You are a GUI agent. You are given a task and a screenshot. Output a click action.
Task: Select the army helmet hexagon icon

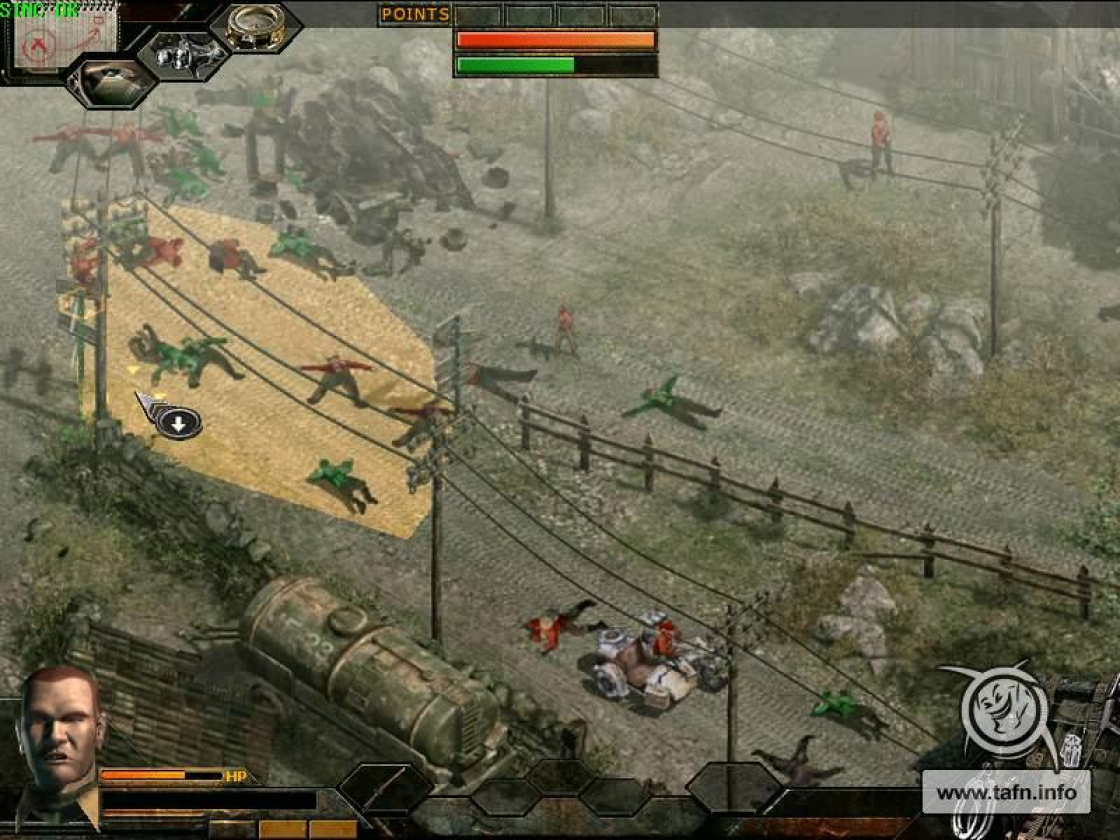(x=110, y=83)
